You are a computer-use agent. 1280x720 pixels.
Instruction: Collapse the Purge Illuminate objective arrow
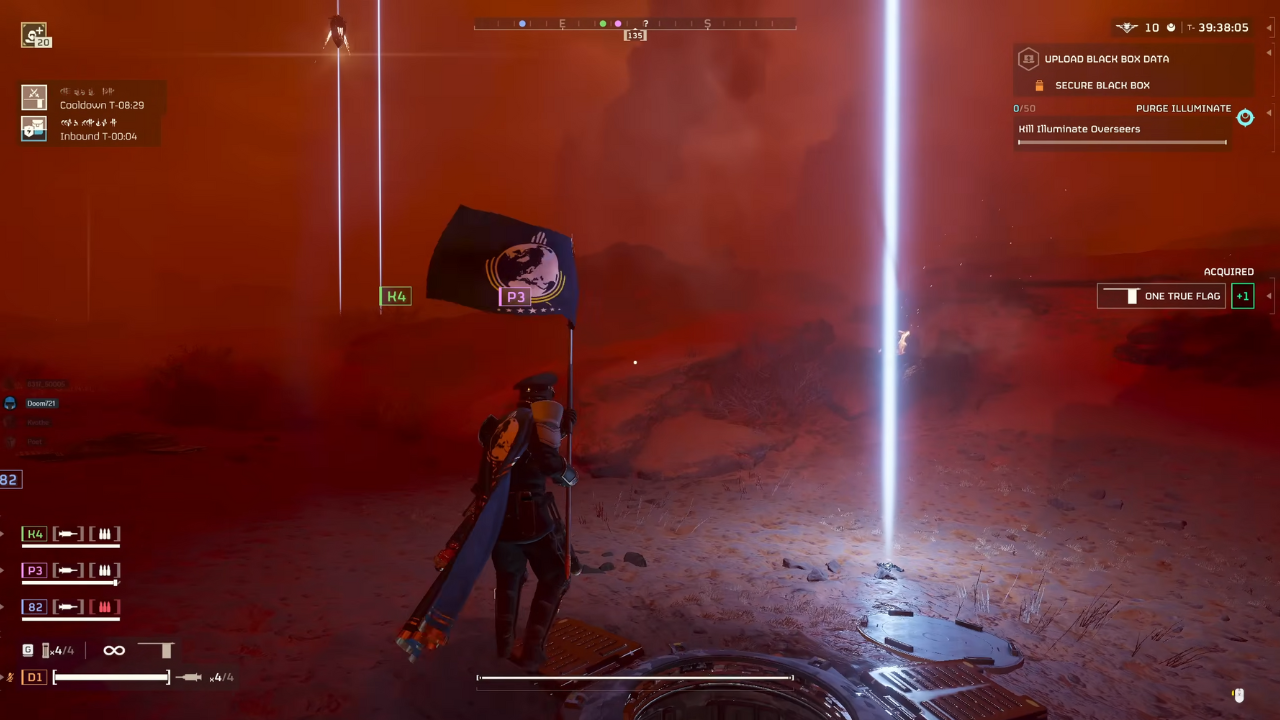point(1269,114)
